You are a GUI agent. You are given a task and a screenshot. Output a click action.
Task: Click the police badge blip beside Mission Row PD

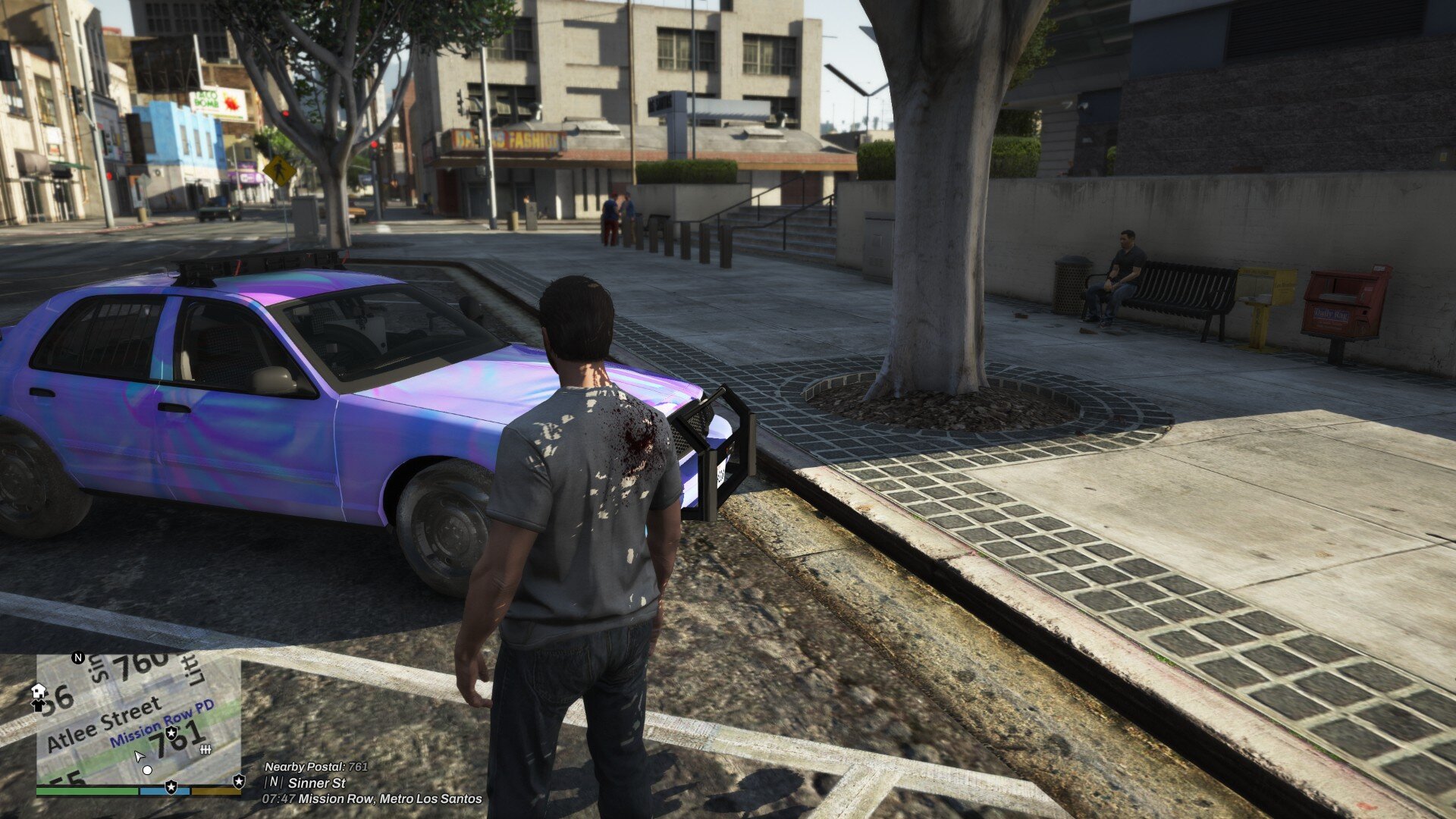point(173,732)
